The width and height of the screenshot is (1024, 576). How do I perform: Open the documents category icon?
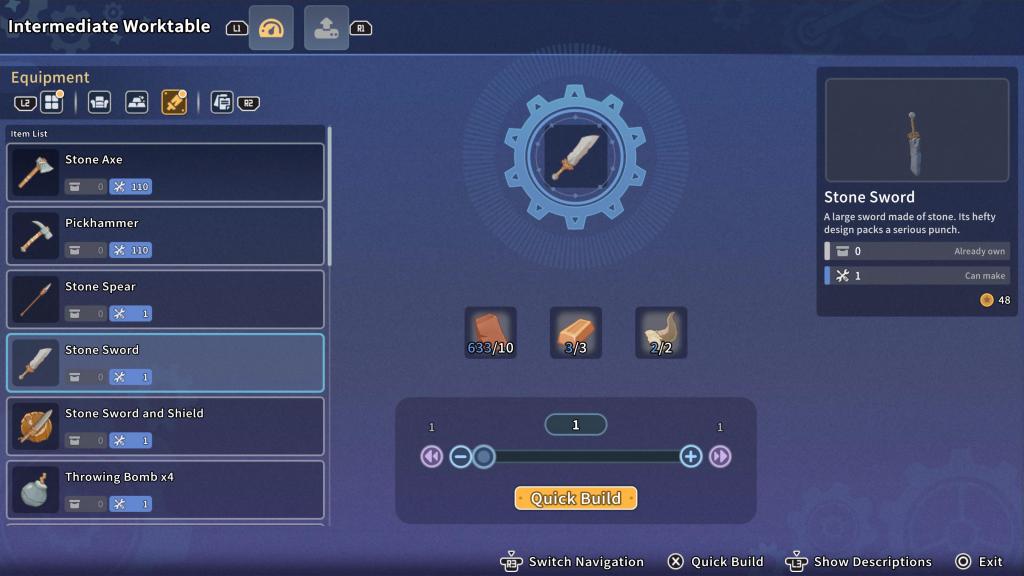[x=222, y=102]
